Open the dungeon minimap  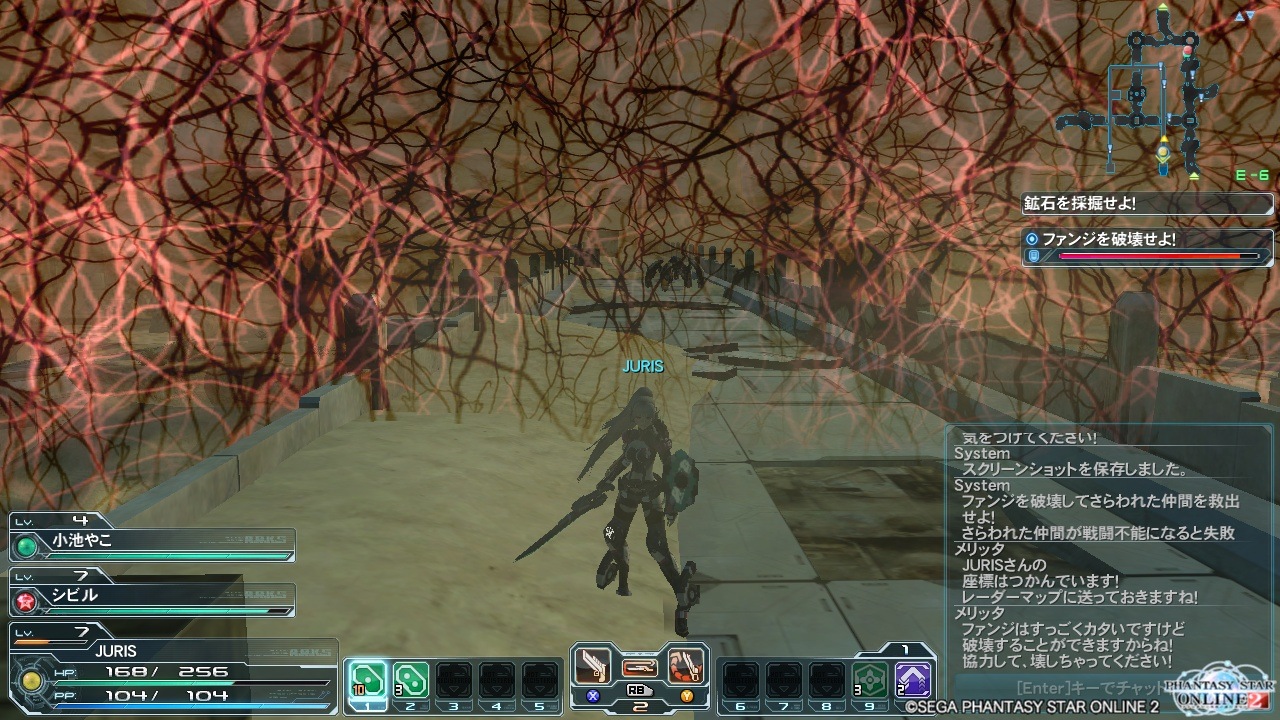tap(1160, 95)
